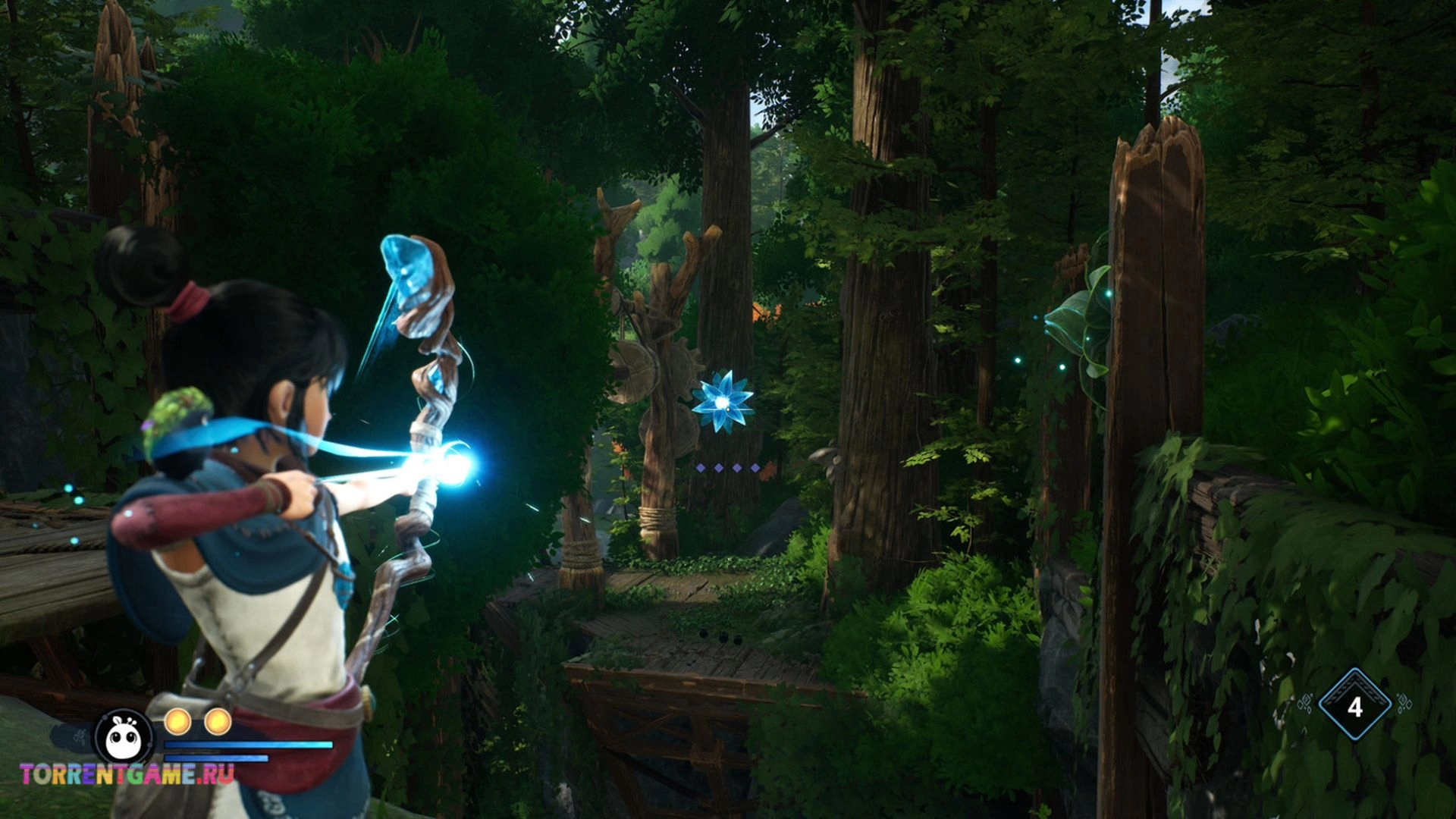
Task: Click the white Rot companion face icon
Action: coord(124,736)
